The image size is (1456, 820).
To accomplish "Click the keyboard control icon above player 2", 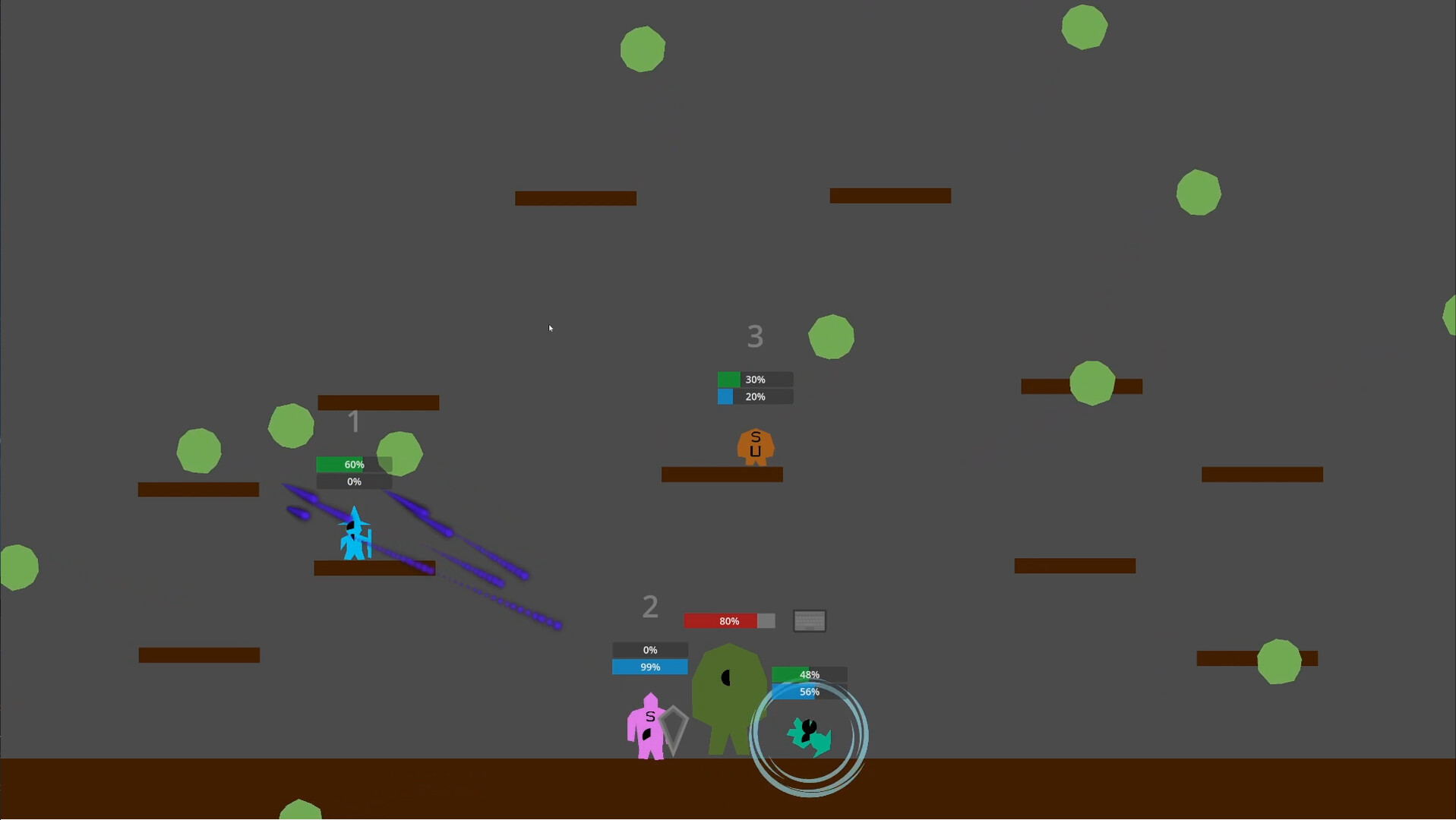I will point(809,620).
